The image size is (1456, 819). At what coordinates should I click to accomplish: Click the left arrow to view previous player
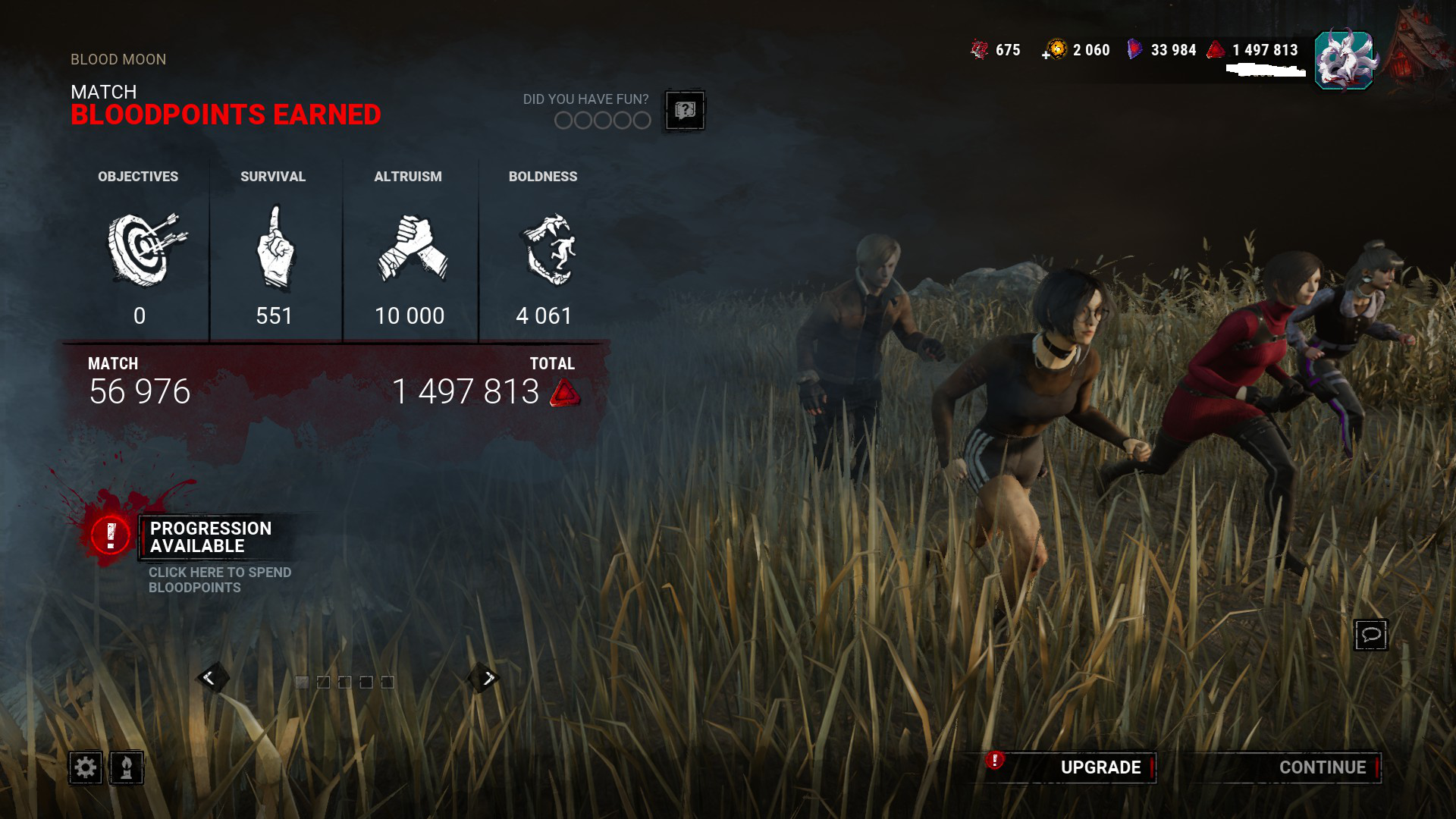tap(214, 677)
